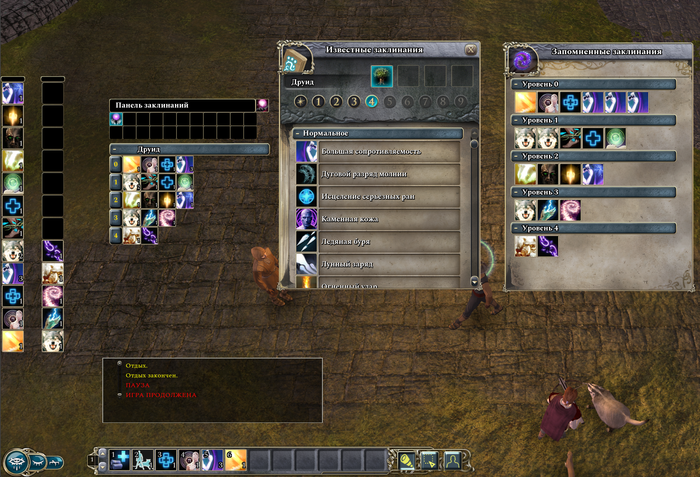Screen dimensions: 700x477
Task: Select the Лунный заряд spell row
Action: pos(376,263)
